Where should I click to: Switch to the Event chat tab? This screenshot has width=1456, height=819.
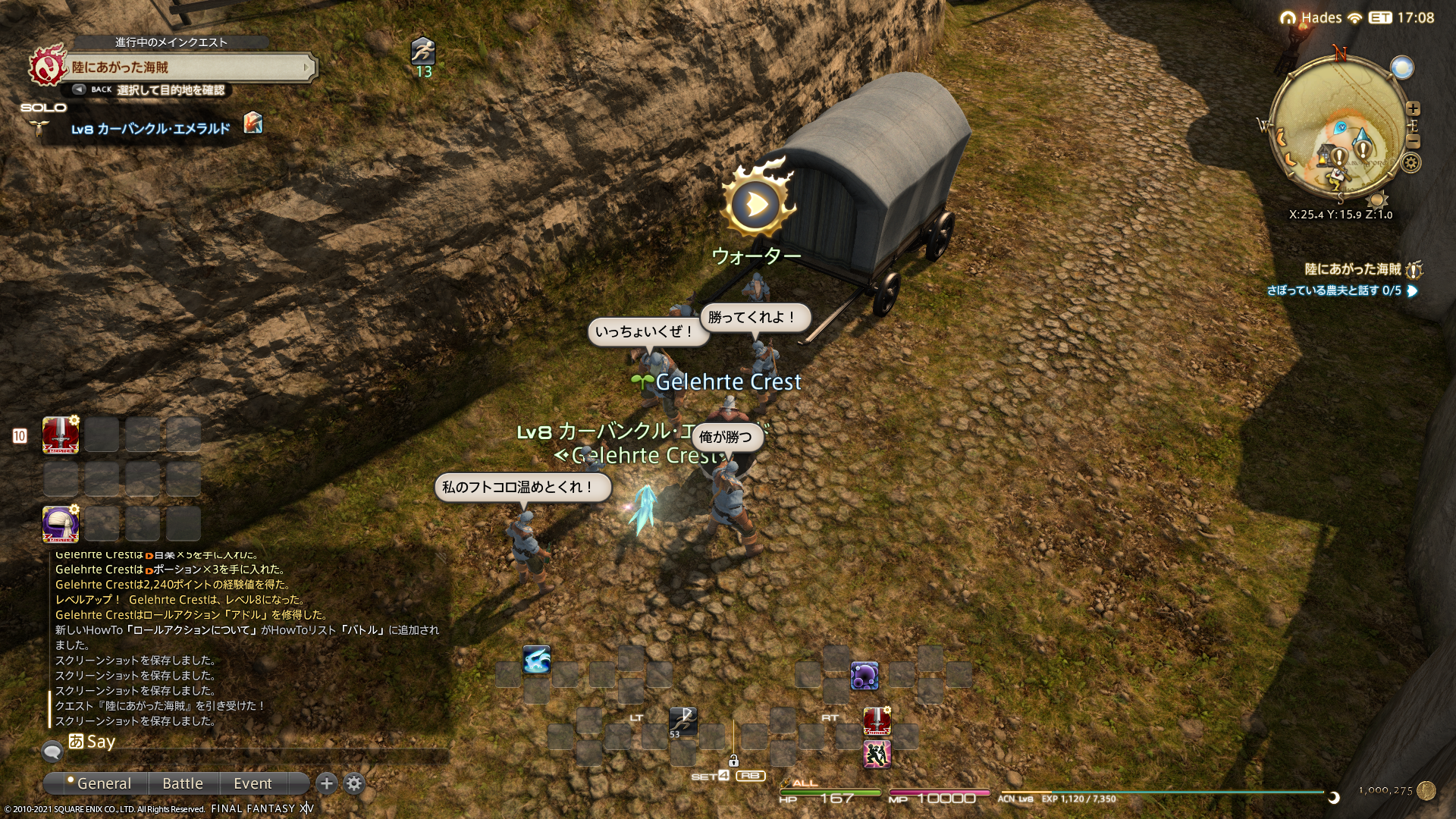253,783
